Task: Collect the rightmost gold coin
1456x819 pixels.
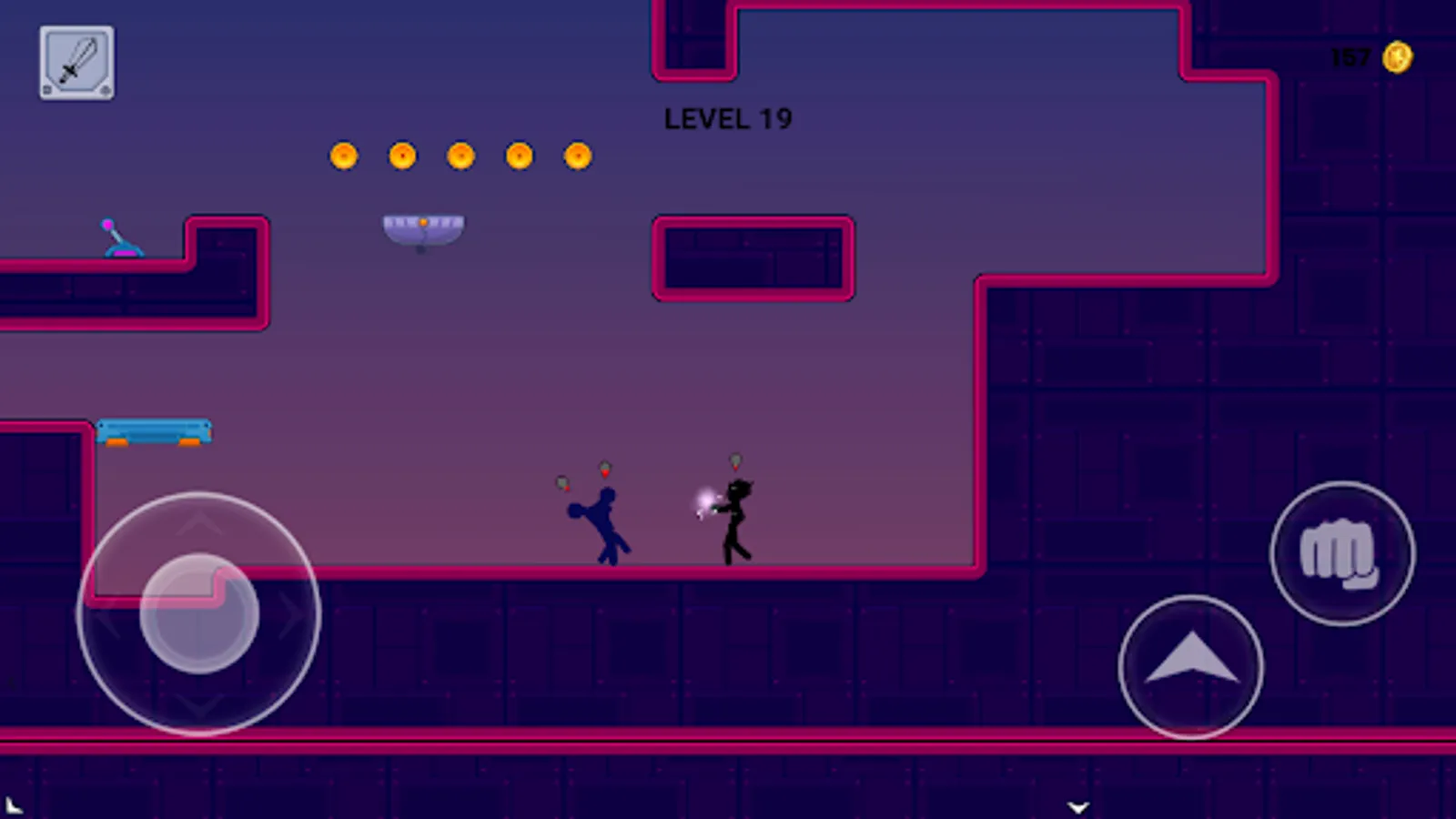Action: (x=579, y=155)
